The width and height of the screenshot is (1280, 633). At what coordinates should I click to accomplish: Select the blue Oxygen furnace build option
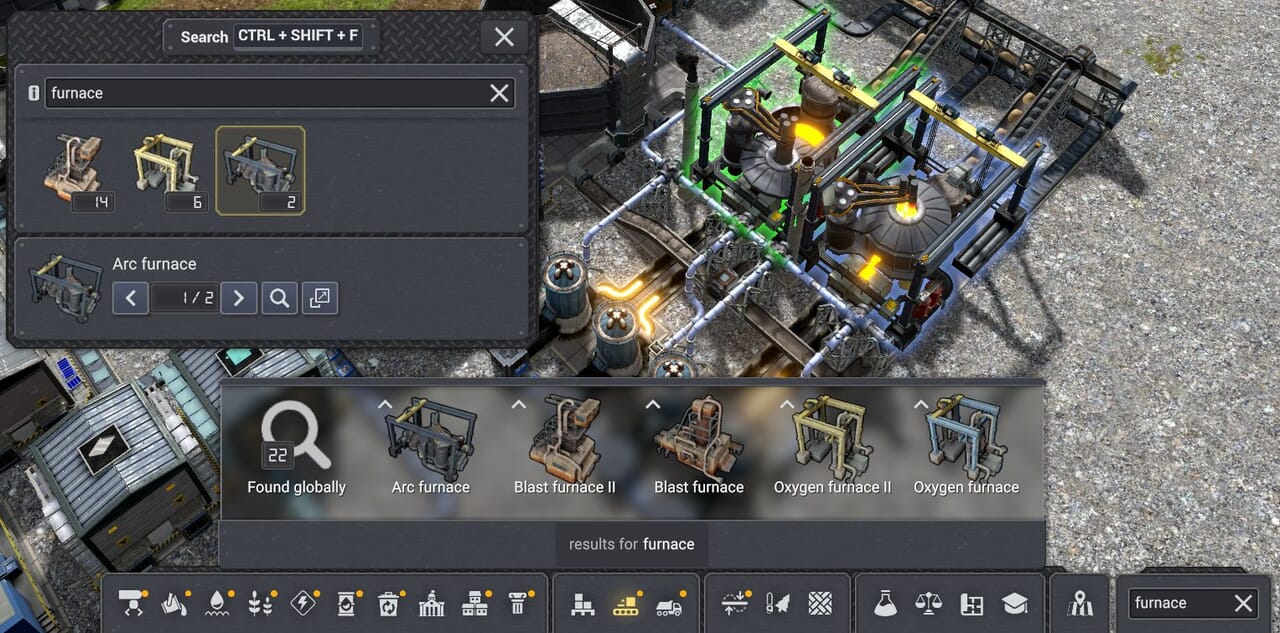click(x=966, y=448)
